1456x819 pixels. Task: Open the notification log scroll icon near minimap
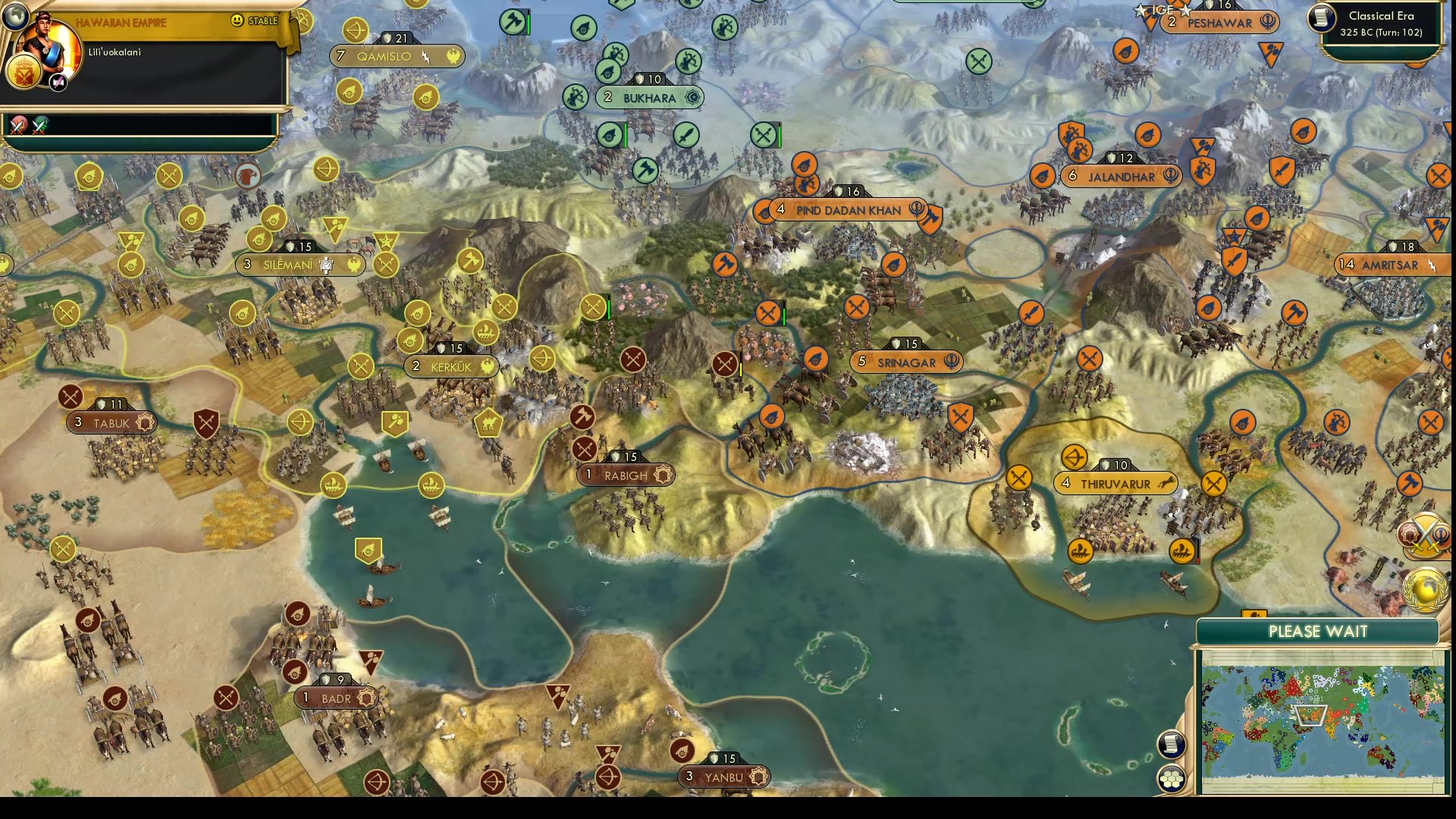pyautogui.click(x=1172, y=745)
